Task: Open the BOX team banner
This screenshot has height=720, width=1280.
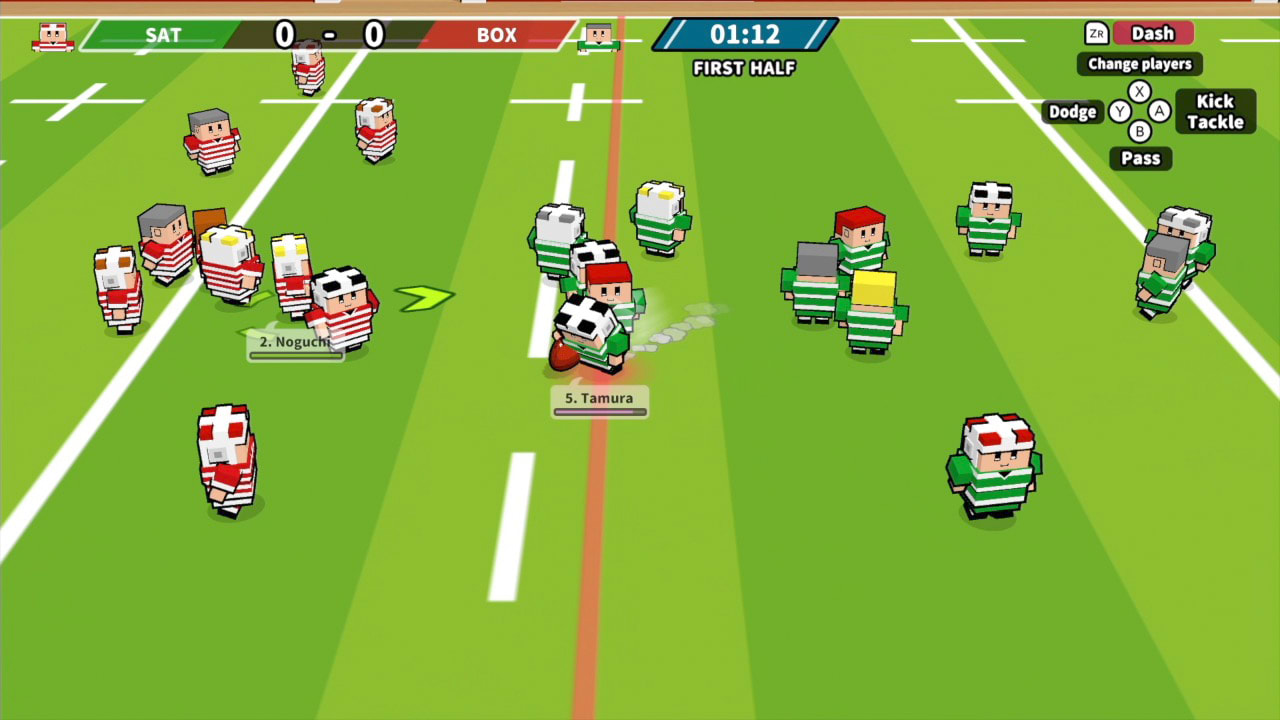Action: [497, 35]
